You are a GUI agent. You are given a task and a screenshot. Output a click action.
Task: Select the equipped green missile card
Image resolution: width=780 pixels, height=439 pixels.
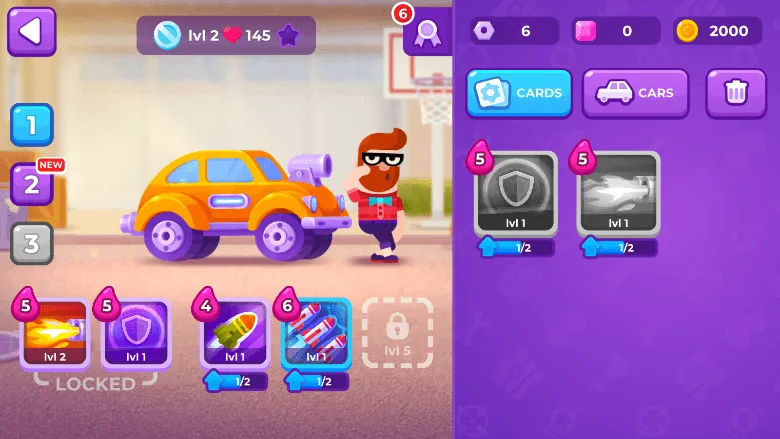point(235,335)
